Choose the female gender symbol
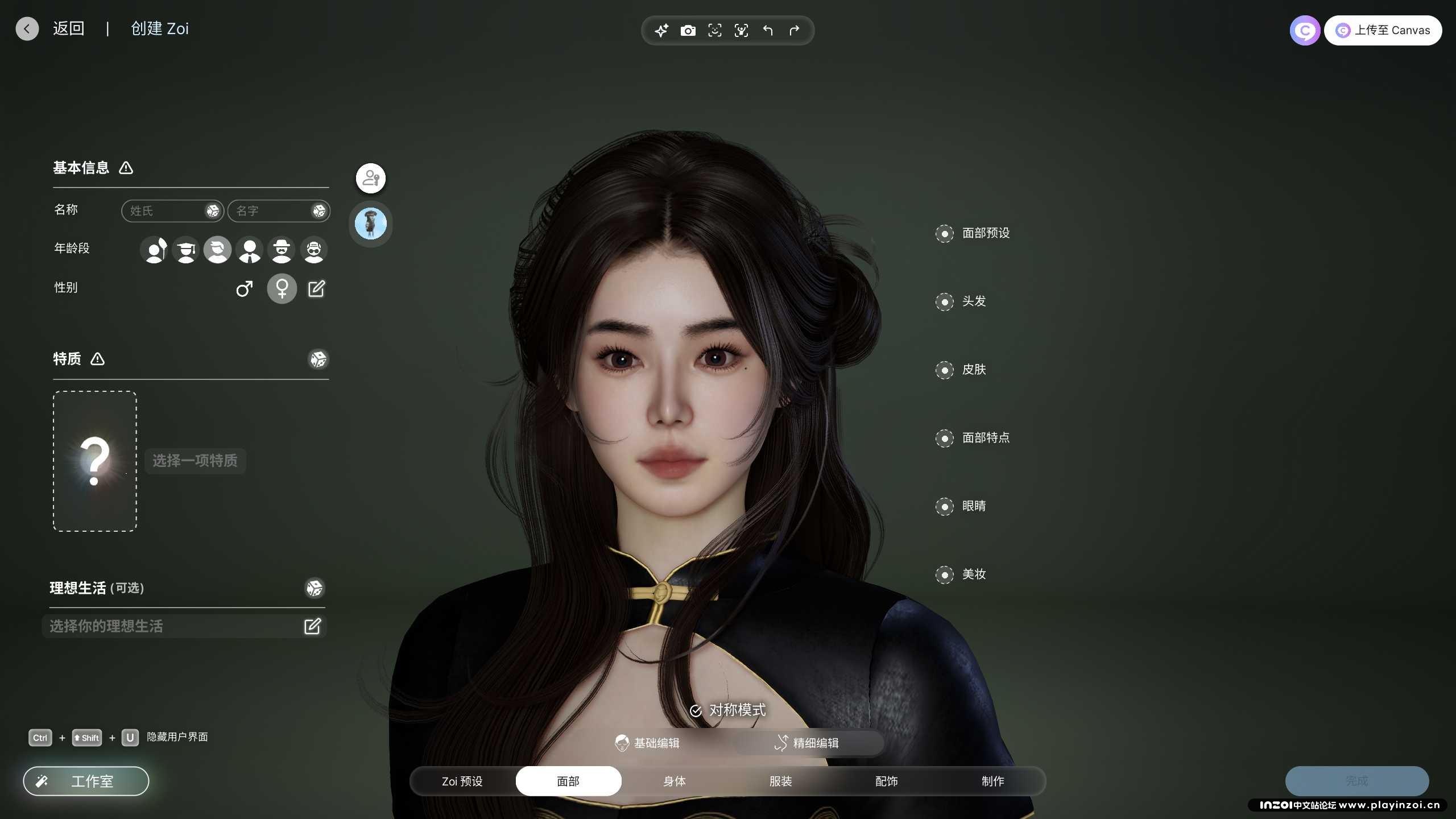The height and width of the screenshot is (819, 1456). tap(282, 289)
